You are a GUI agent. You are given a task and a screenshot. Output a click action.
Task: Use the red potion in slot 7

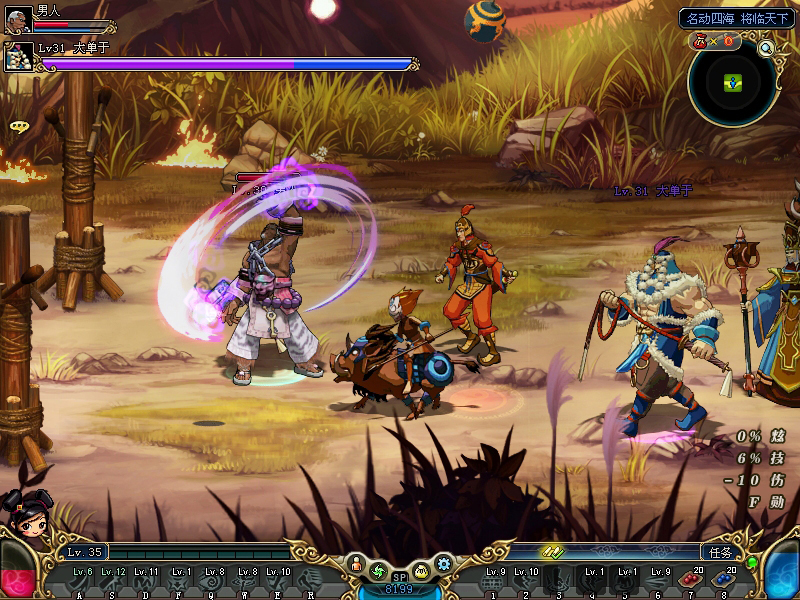[688, 580]
